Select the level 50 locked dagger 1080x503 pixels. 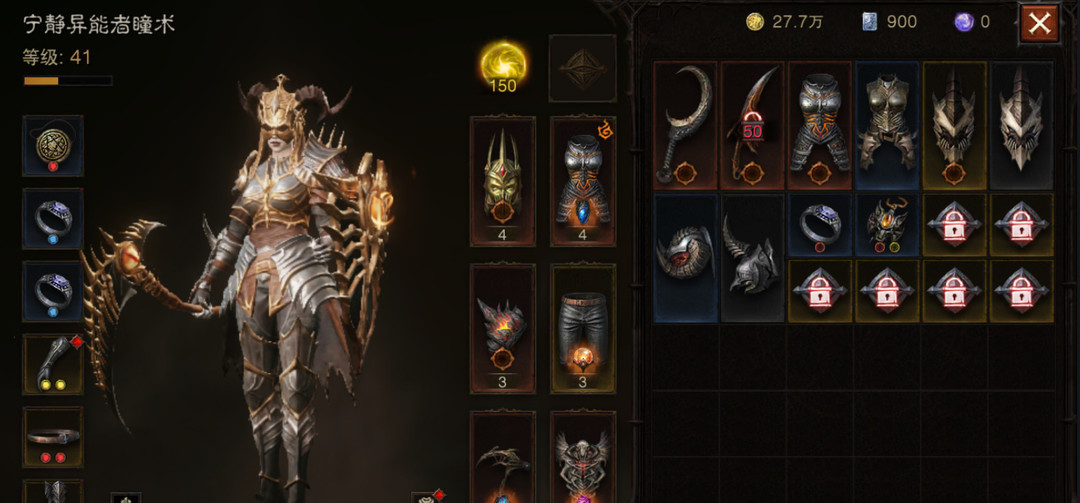753,125
